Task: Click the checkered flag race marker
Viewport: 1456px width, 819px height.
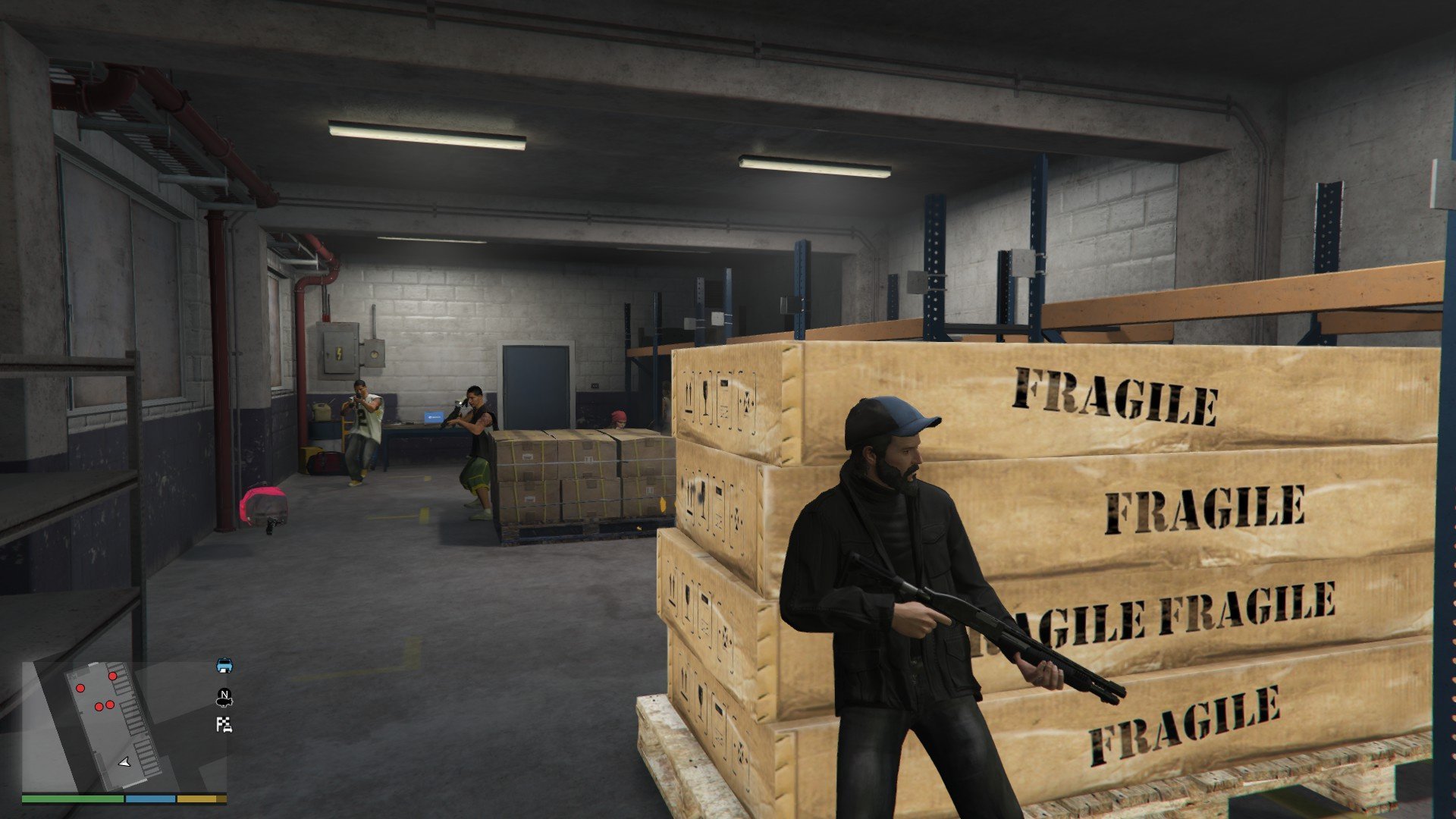Action: click(x=224, y=725)
